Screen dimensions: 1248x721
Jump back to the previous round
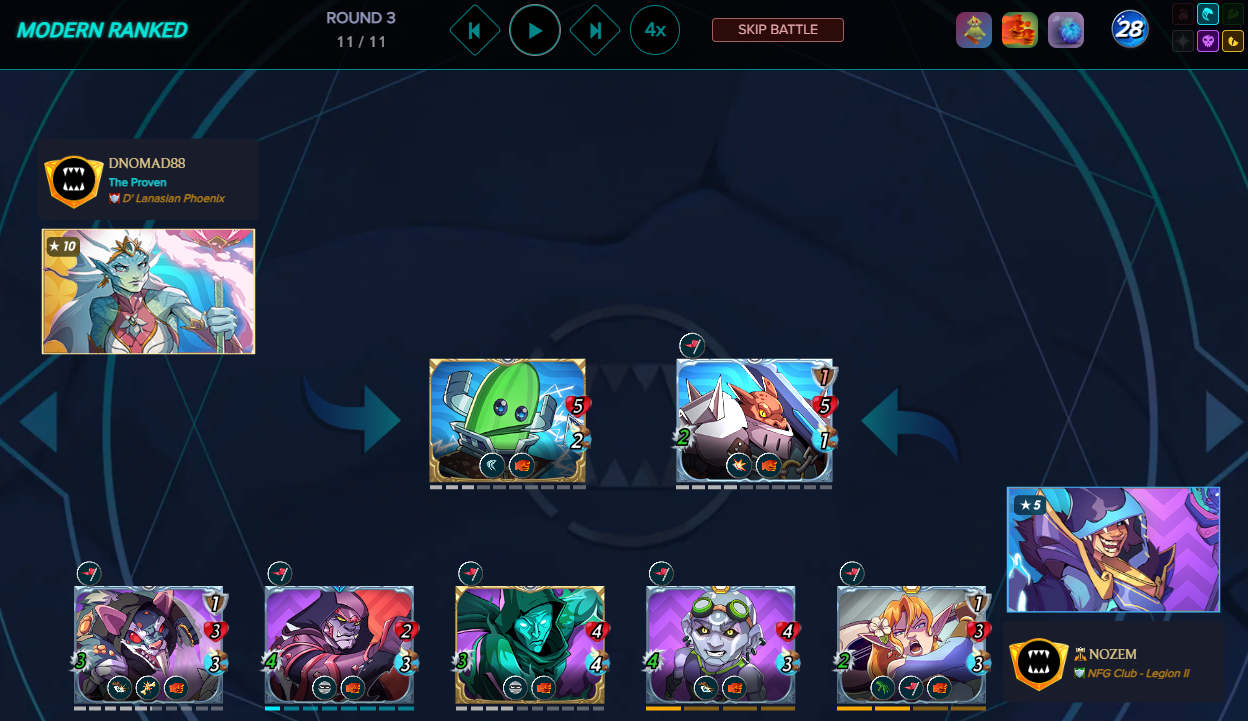[x=475, y=30]
